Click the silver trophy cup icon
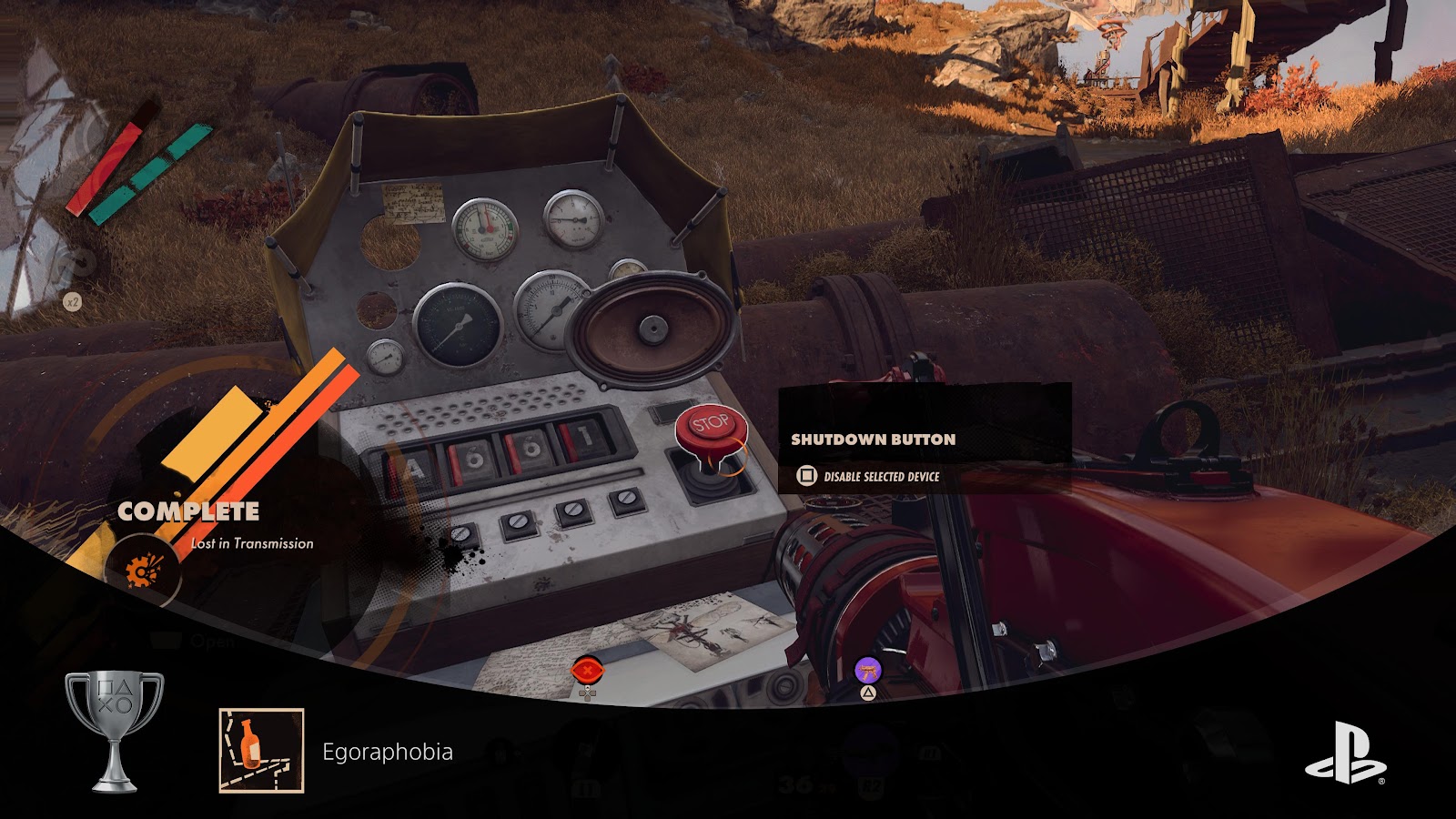Screen dimensions: 1456x819 pyautogui.click(x=115, y=731)
